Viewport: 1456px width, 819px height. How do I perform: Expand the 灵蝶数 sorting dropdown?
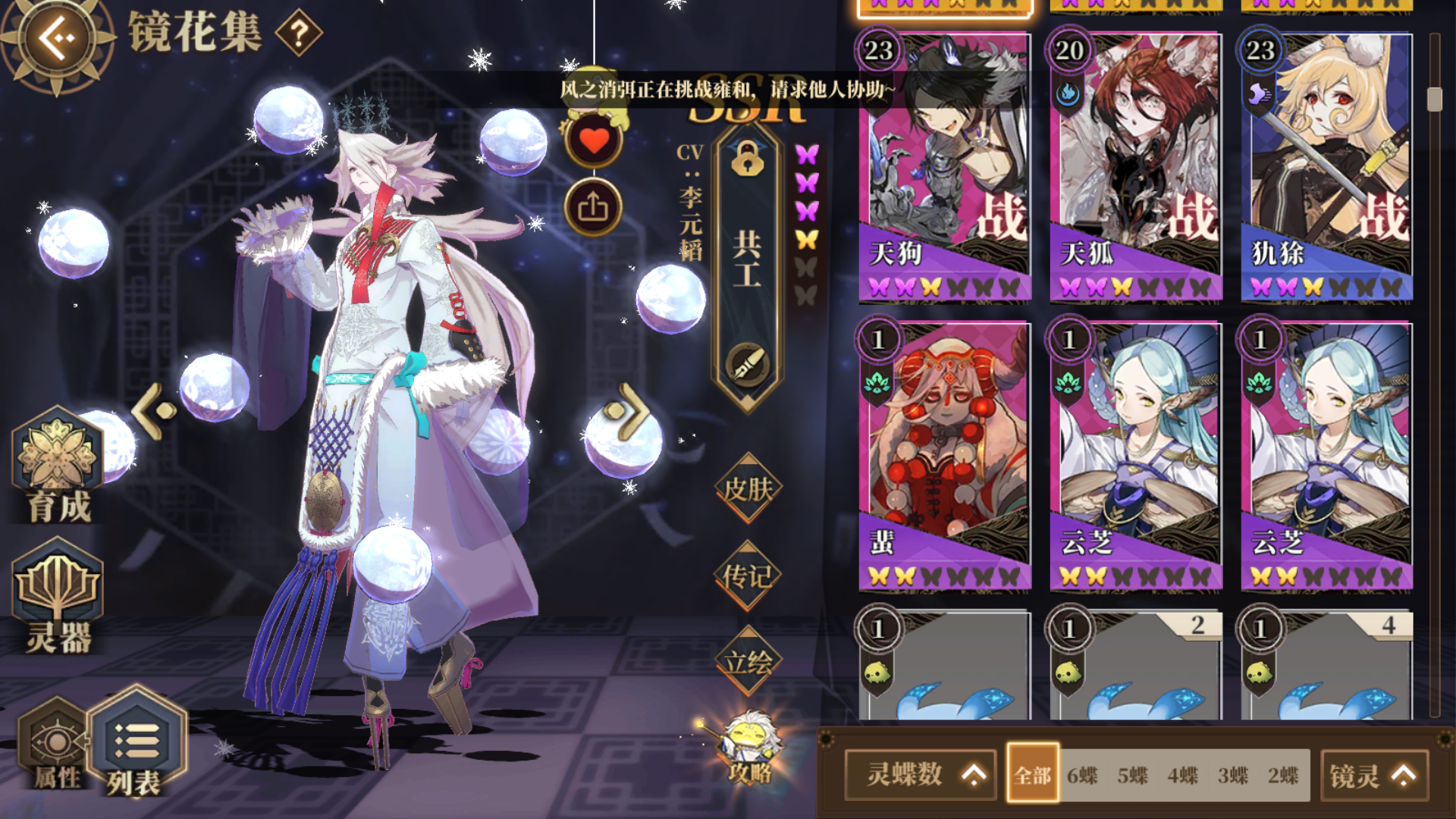click(920, 775)
